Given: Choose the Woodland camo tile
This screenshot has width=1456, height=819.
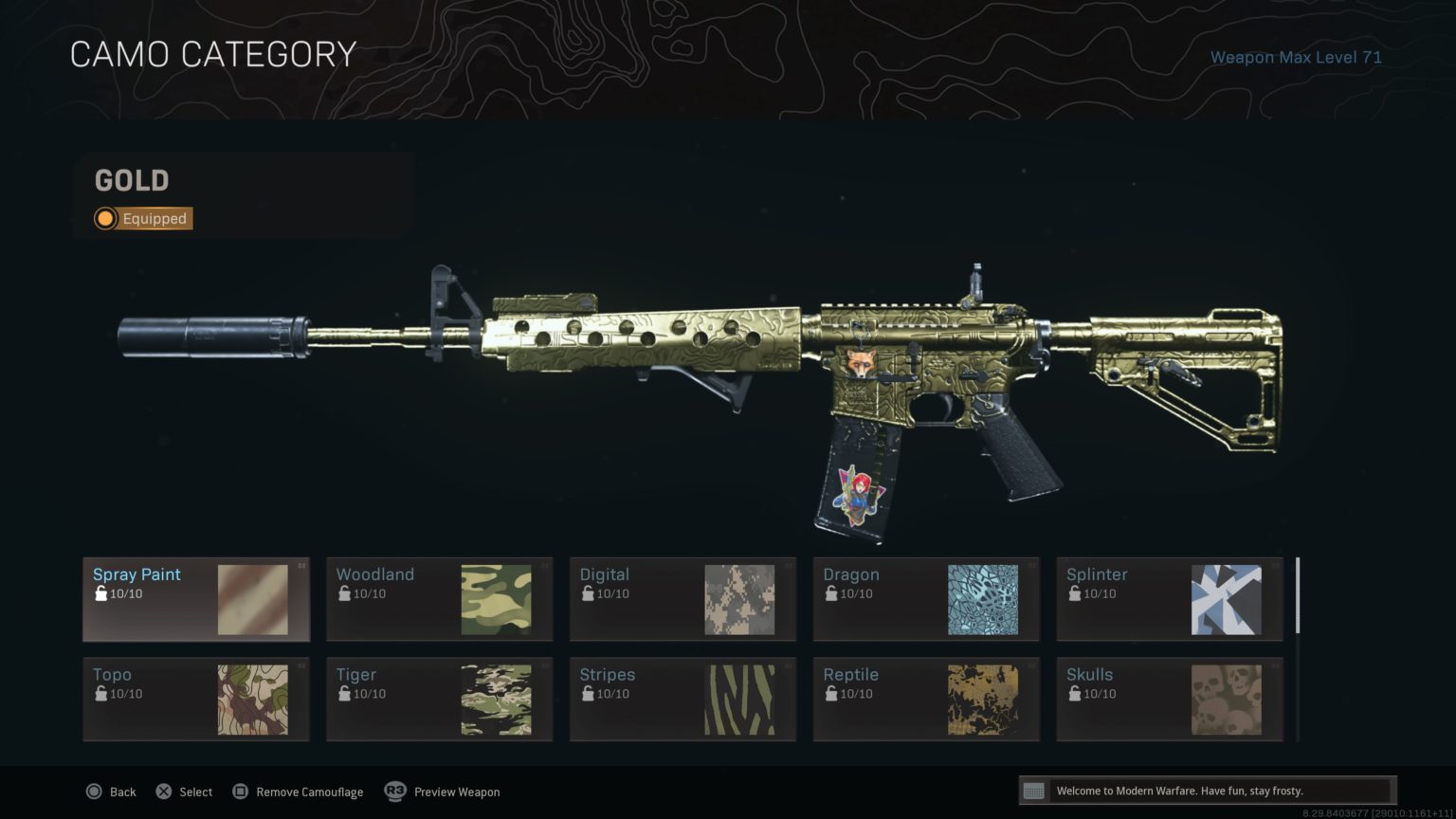Looking at the screenshot, I should pos(439,599).
